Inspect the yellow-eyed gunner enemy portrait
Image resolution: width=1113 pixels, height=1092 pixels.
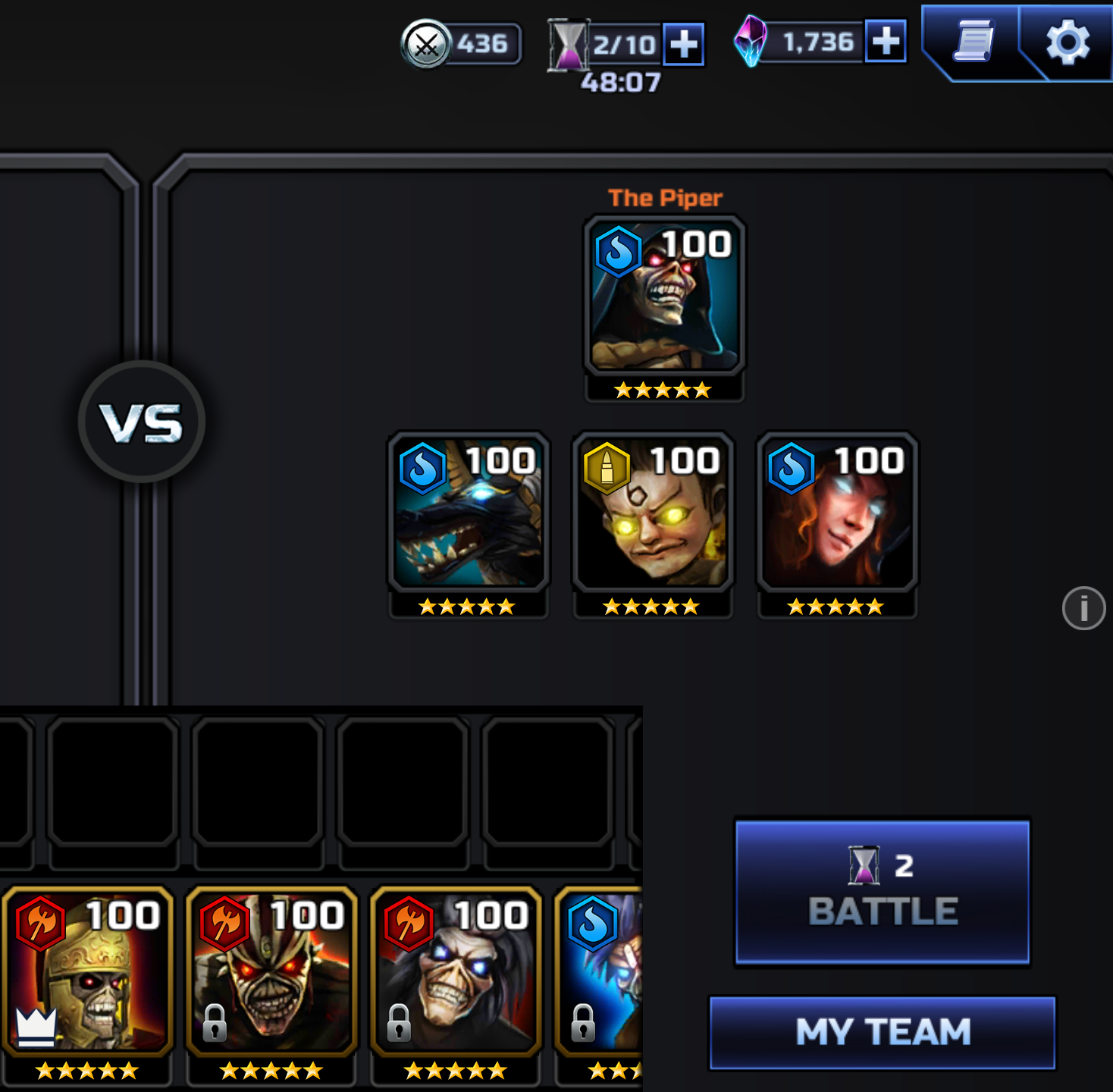click(x=653, y=513)
